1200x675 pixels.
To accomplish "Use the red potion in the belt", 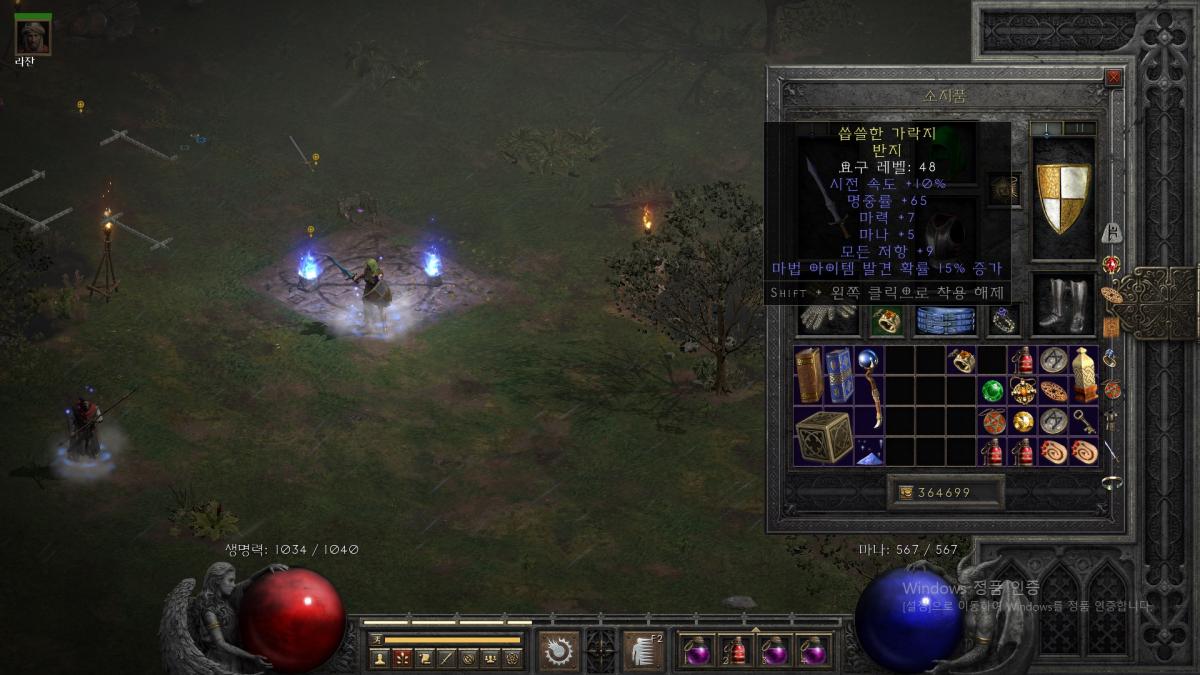I will coord(736,651).
